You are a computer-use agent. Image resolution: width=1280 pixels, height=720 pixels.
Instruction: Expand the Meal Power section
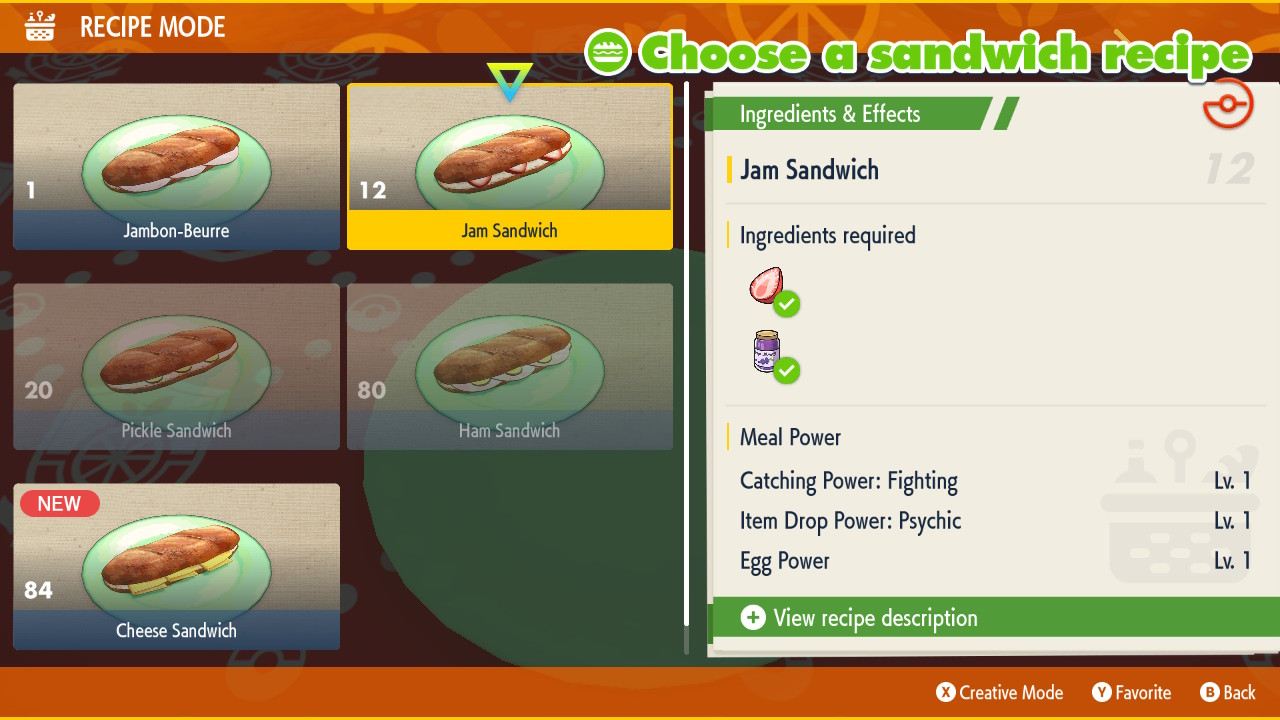tap(789, 437)
